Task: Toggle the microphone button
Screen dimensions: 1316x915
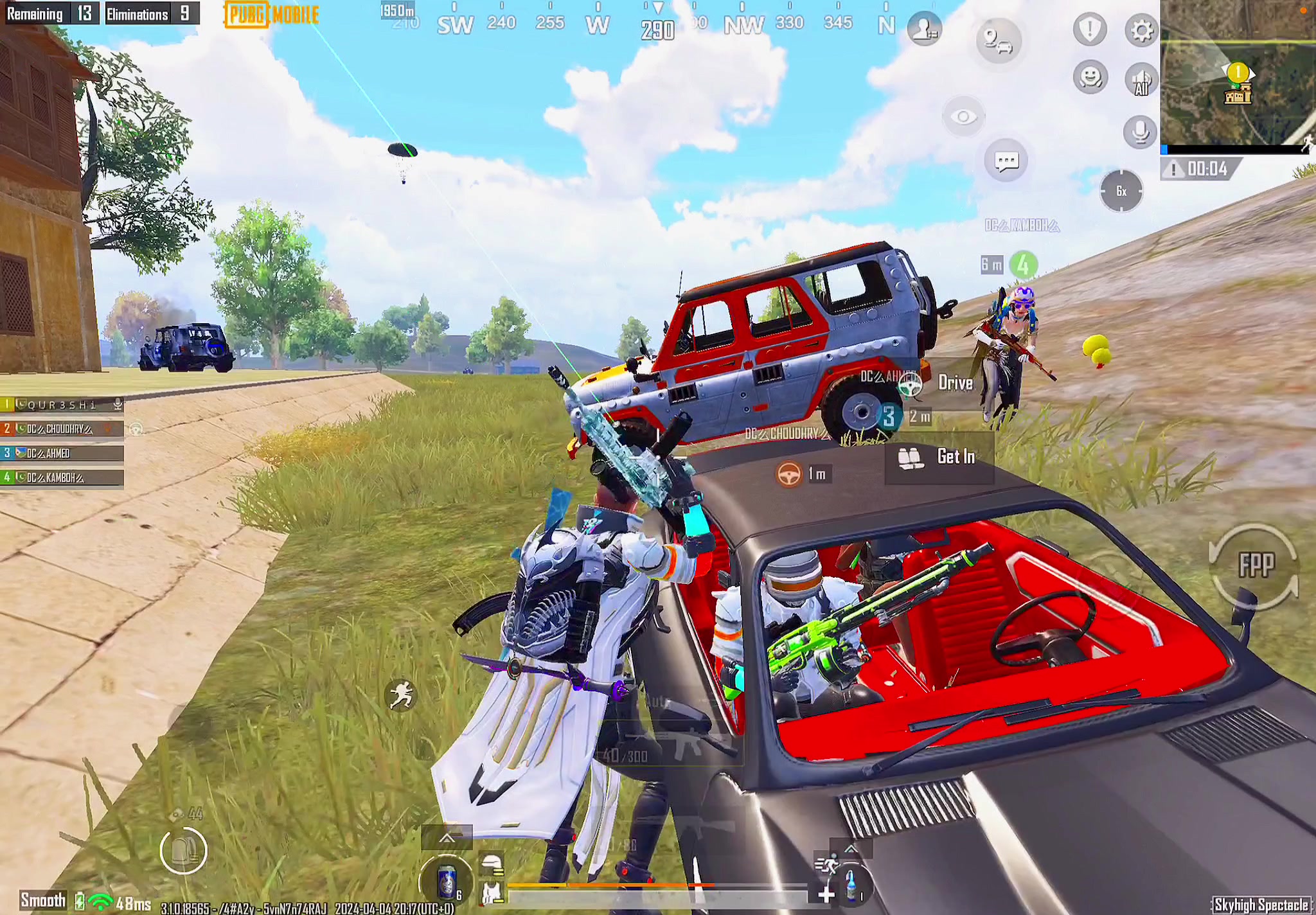Action: [1141, 132]
